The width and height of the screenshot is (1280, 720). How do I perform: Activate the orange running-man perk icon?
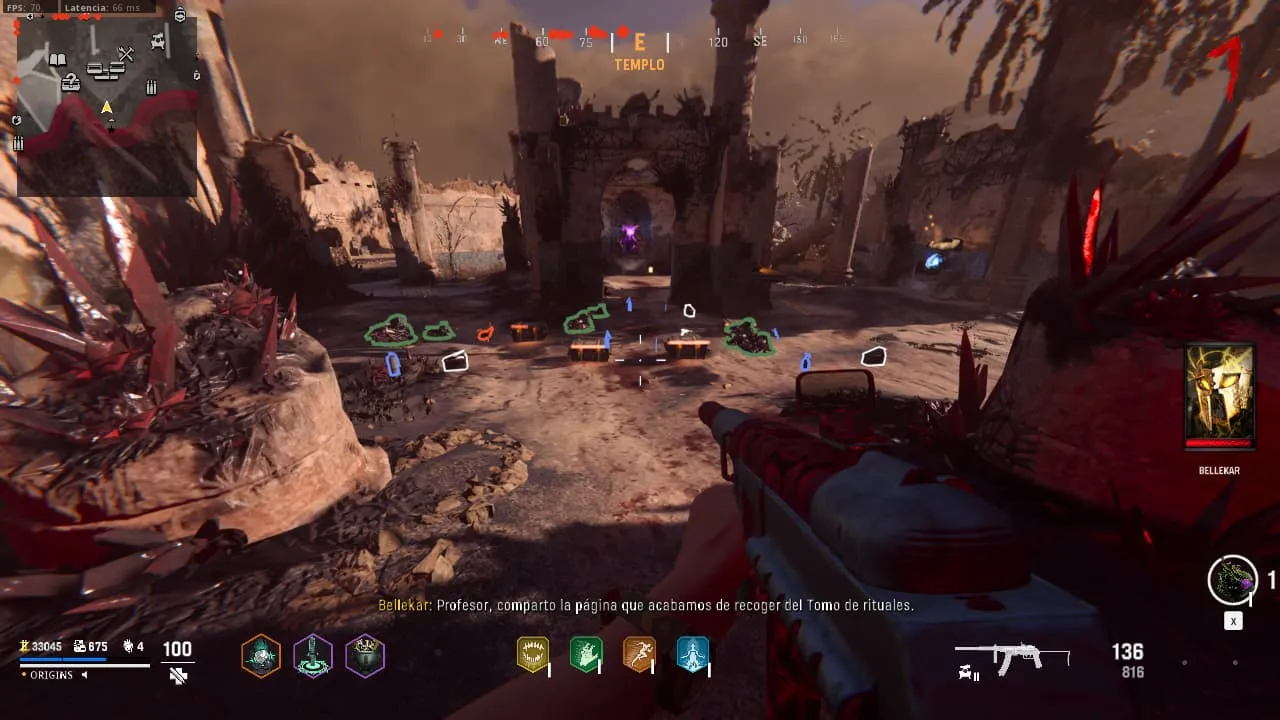point(639,655)
